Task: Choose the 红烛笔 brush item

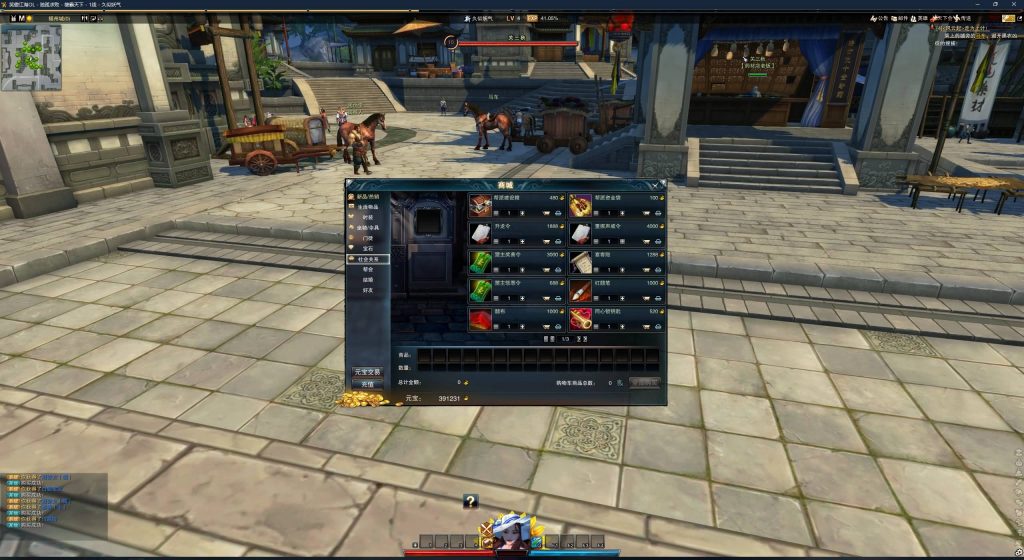Action: point(581,291)
